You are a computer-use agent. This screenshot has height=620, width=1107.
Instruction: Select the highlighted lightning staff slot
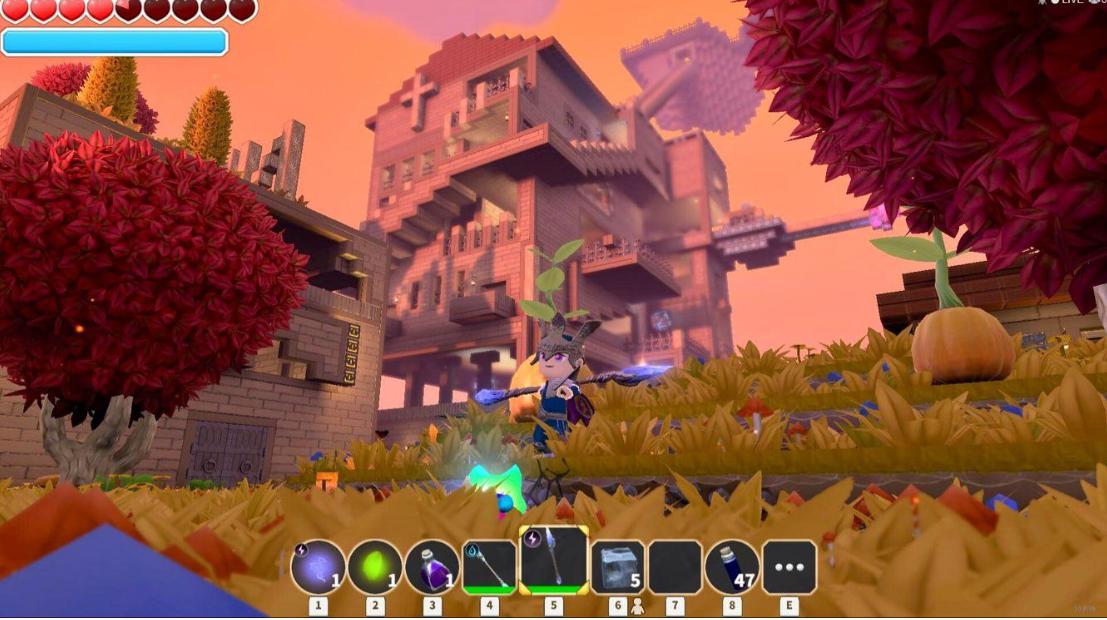click(x=553, y=561)
